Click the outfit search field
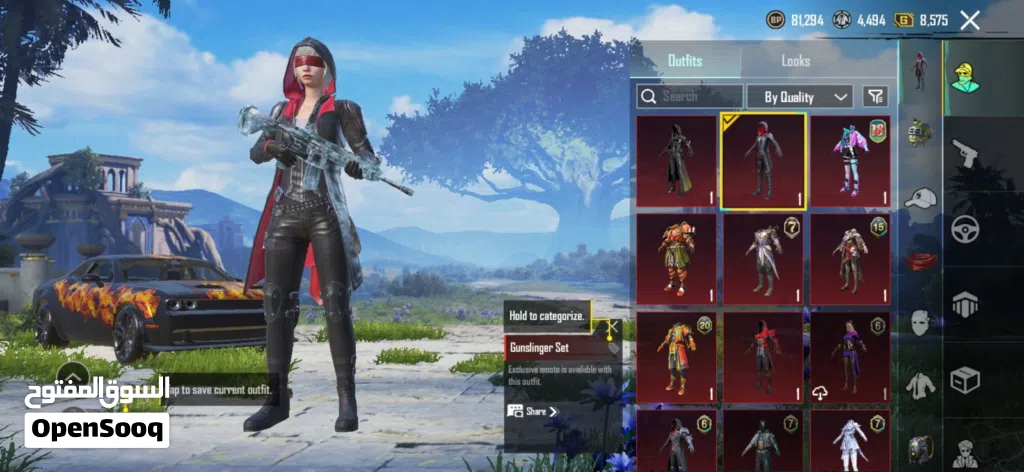The image size is (1024, 472). [x=690, y=96]
